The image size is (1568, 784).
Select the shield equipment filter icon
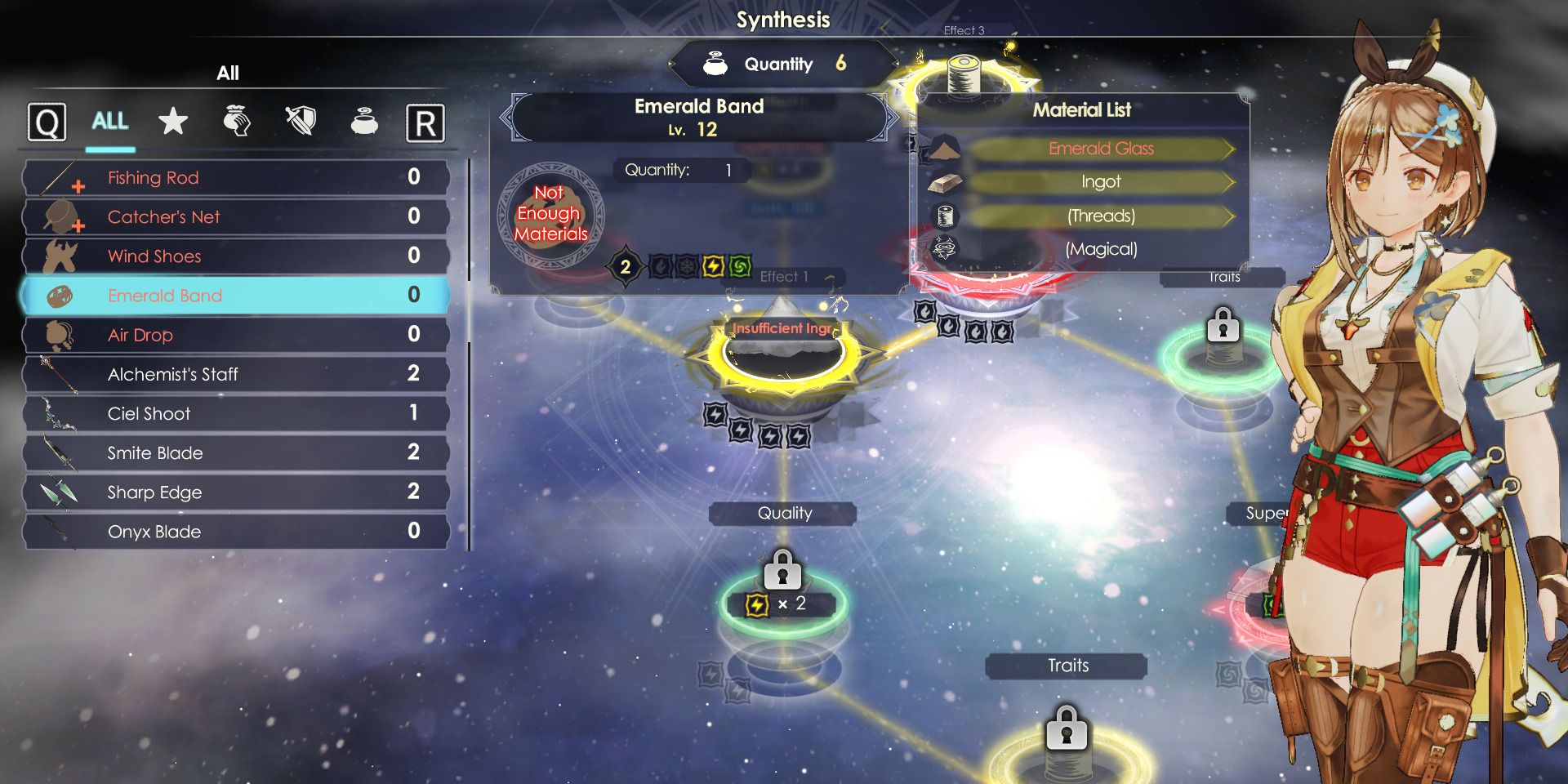point(300,121)
